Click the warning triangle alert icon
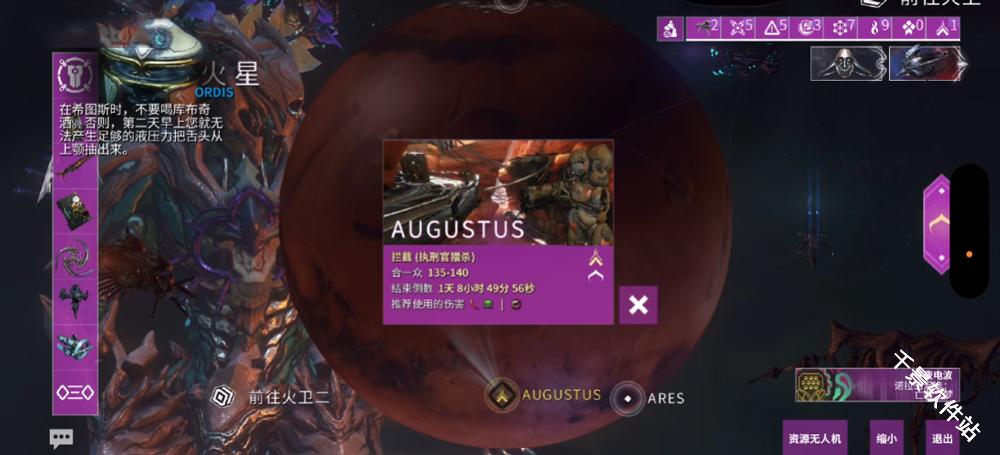This screenshot has width=1000, height=455. pos(776,28)
